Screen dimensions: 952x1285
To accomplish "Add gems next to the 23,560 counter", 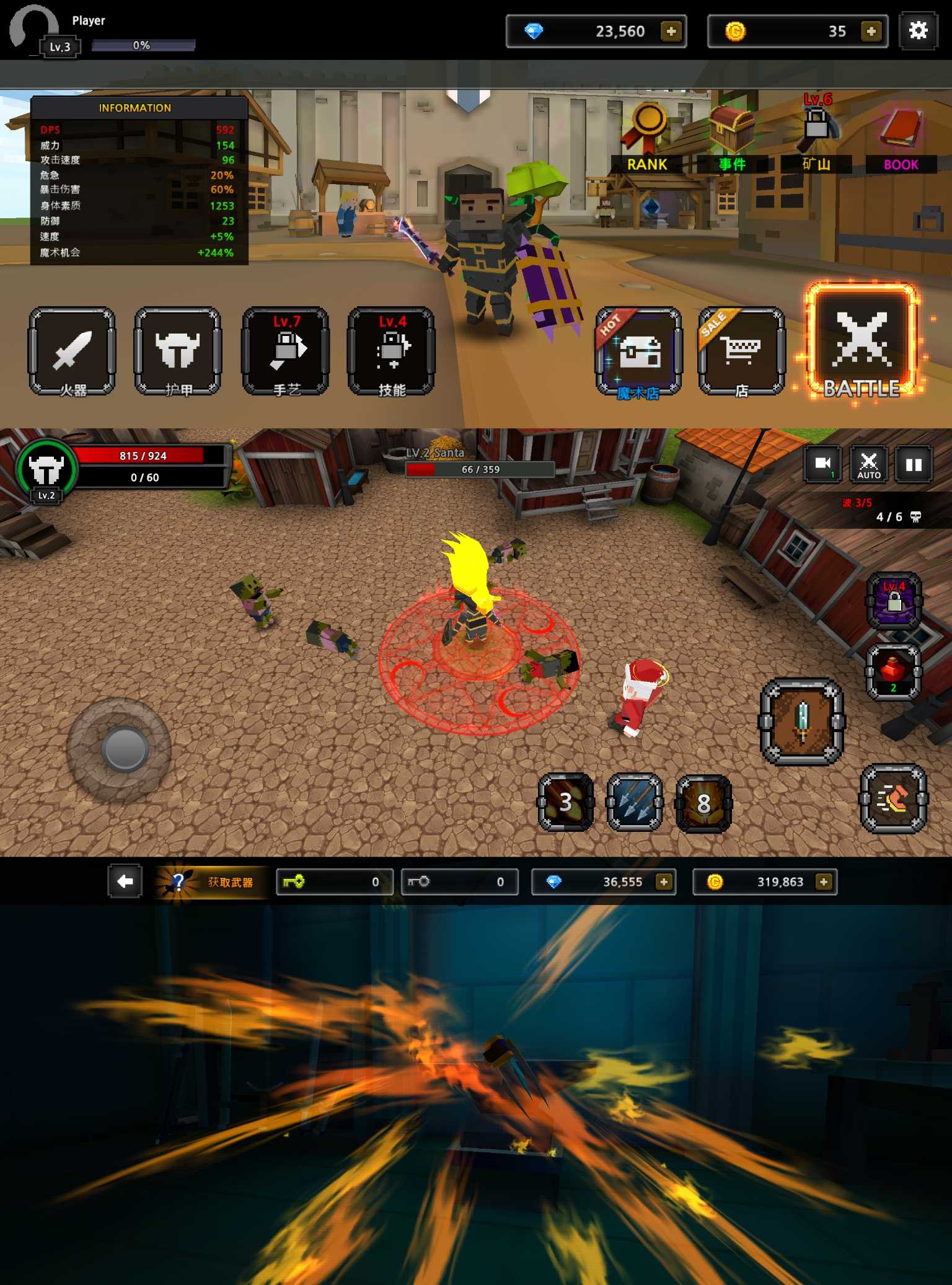I will [671, 31].
